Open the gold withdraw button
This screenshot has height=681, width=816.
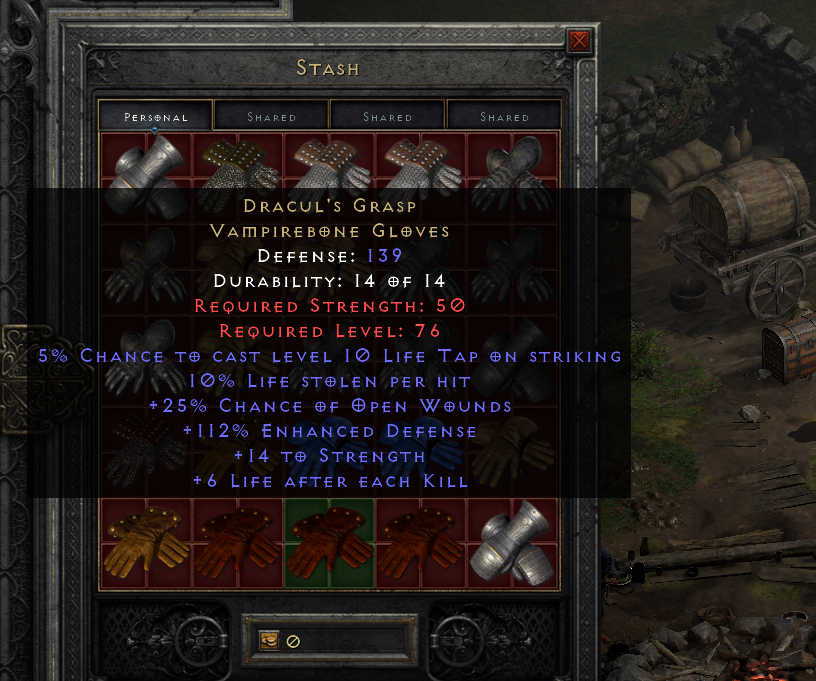coord(270,641)
